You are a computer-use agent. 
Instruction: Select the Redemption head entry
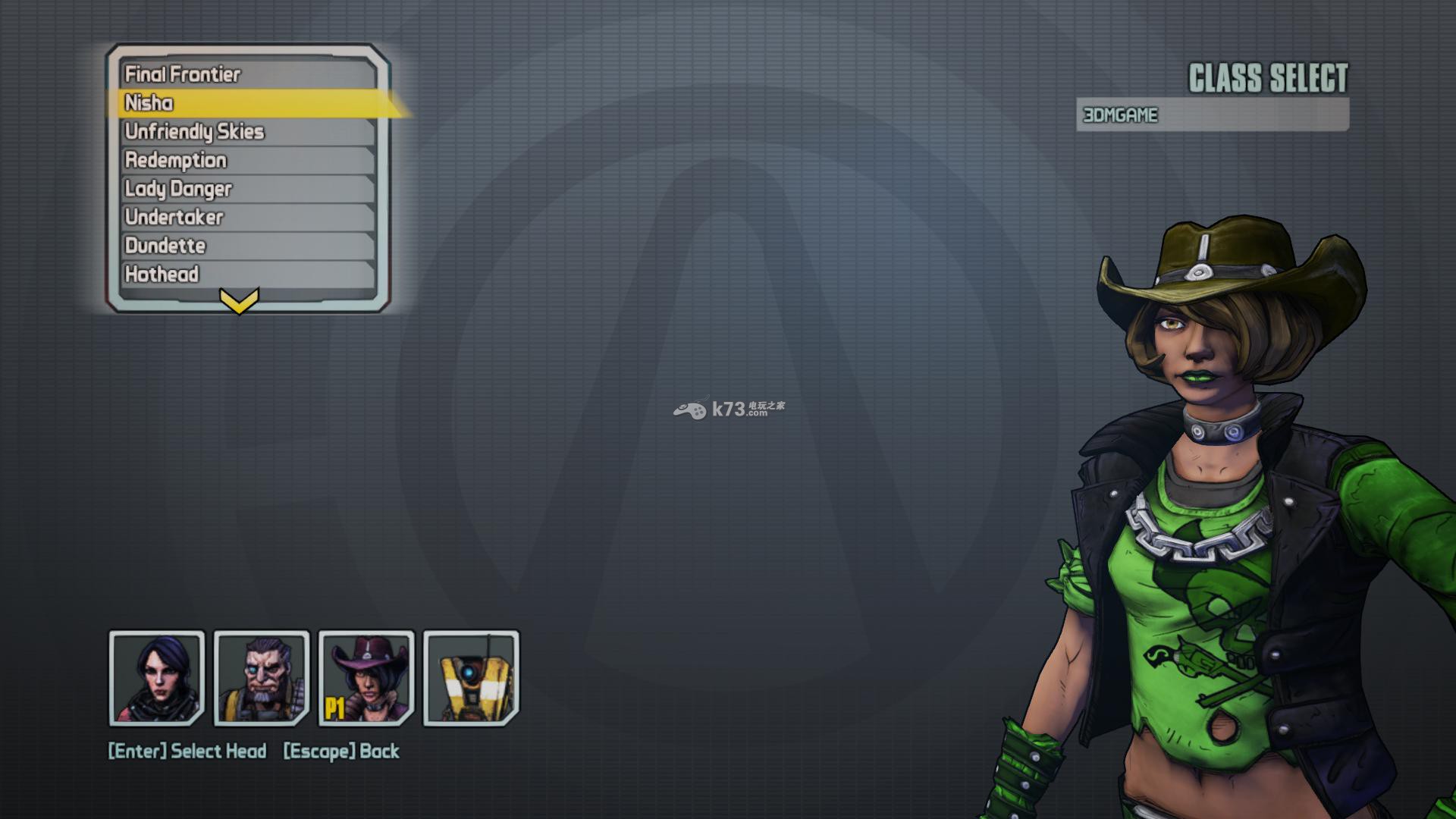pyautogui.click(x=246, y=160)
